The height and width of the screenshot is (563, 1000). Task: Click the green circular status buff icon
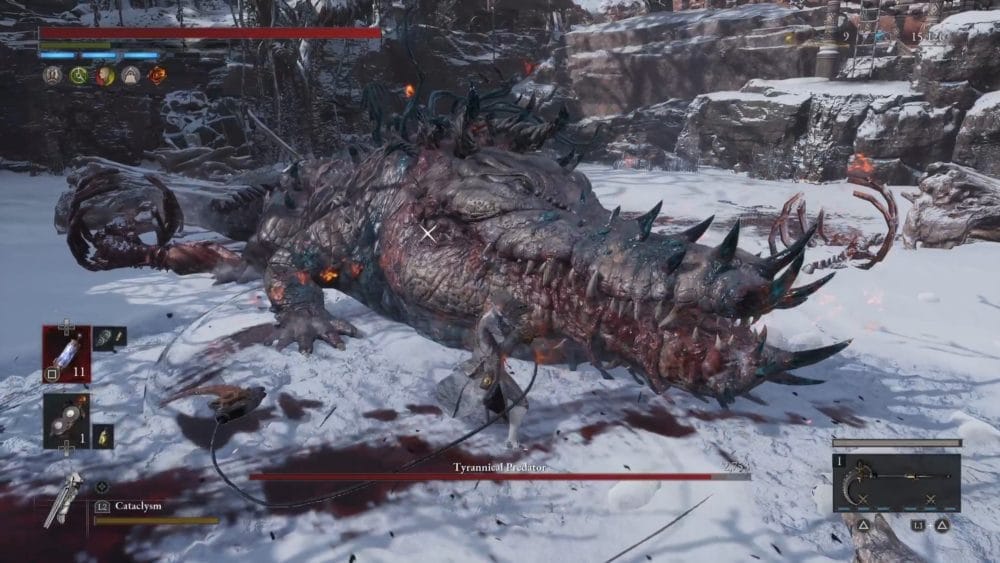[79, 75]
